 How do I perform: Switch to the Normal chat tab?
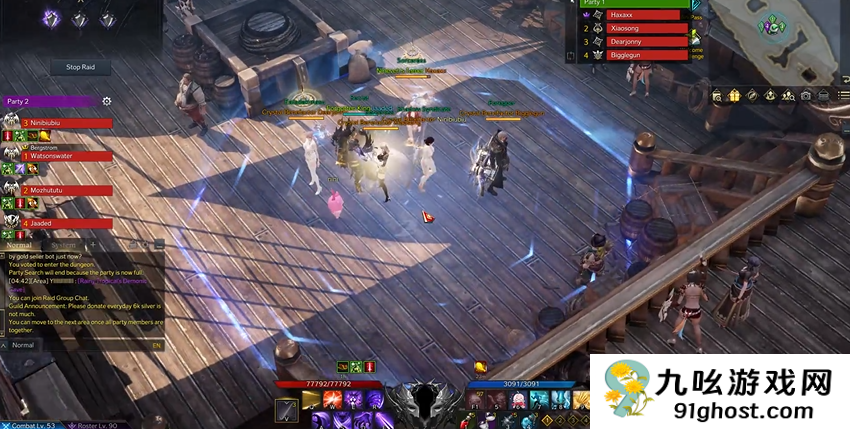pos(20,245)
